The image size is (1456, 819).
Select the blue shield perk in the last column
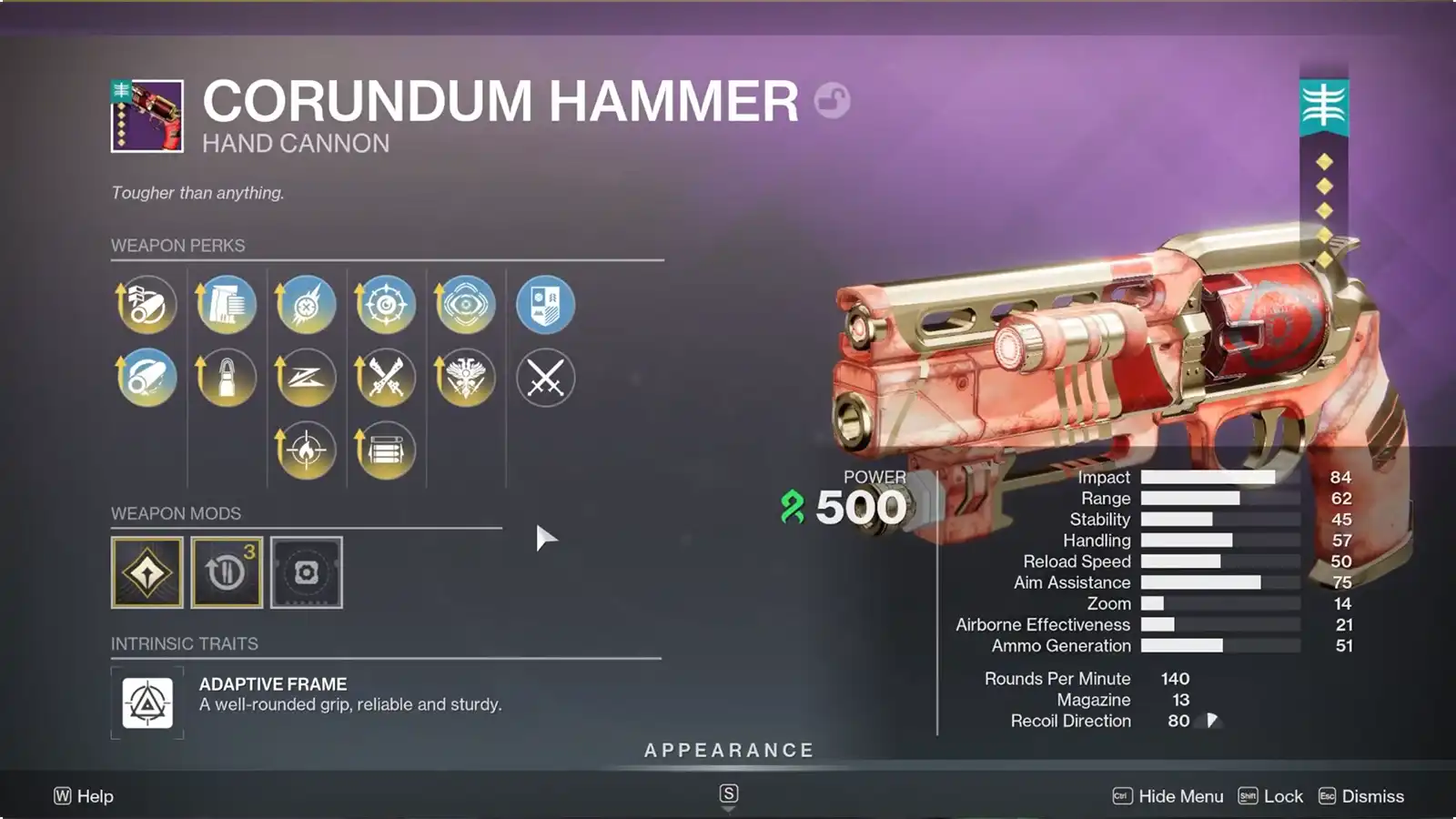[546, 305]
